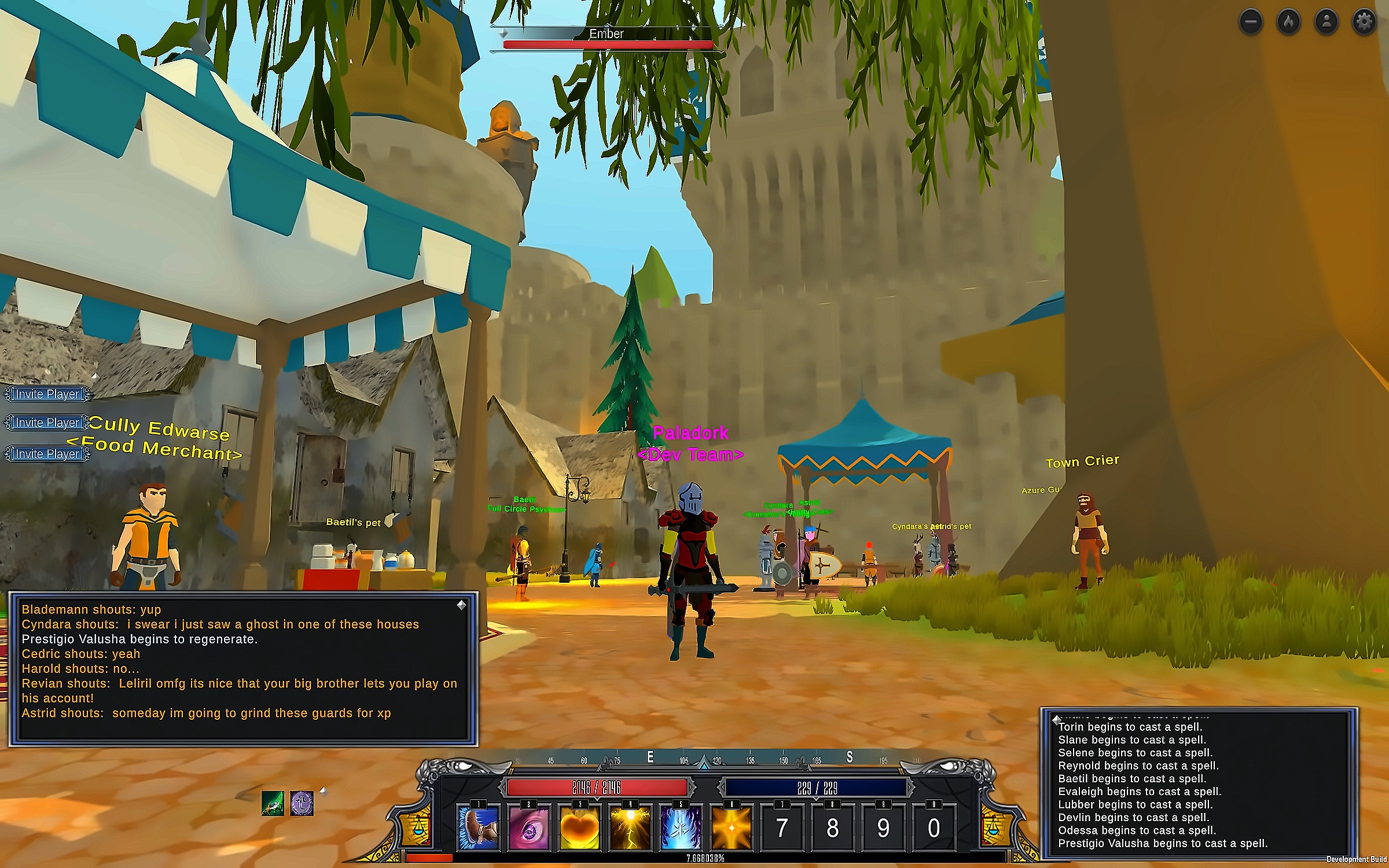
Task: Open the character profile button
Action: (x=1326, y=22)
